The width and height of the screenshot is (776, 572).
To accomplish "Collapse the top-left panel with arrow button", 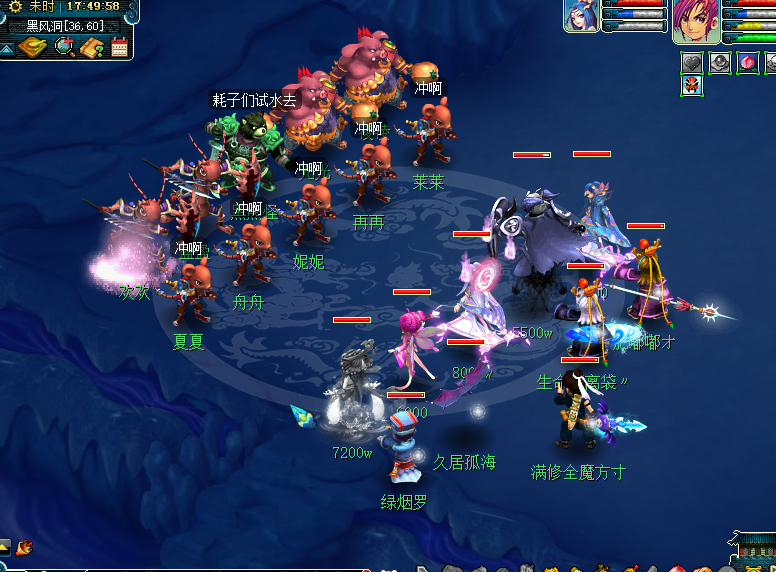I will tap(6, 47).
